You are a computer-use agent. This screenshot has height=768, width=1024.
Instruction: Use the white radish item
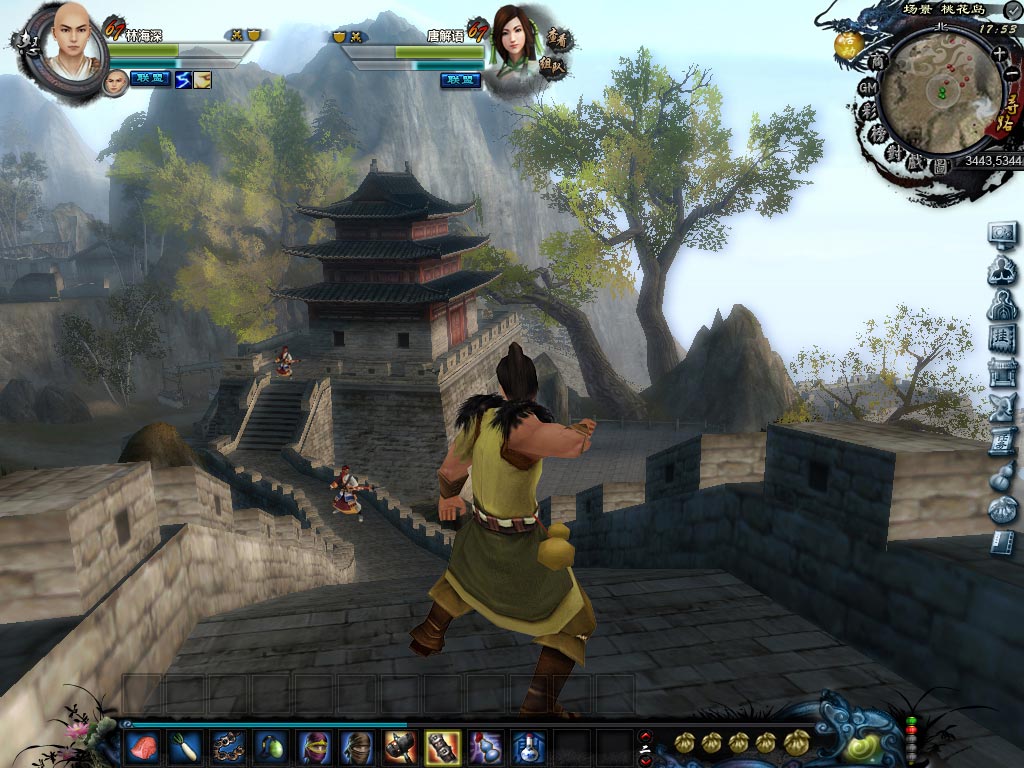coord(186,746)
